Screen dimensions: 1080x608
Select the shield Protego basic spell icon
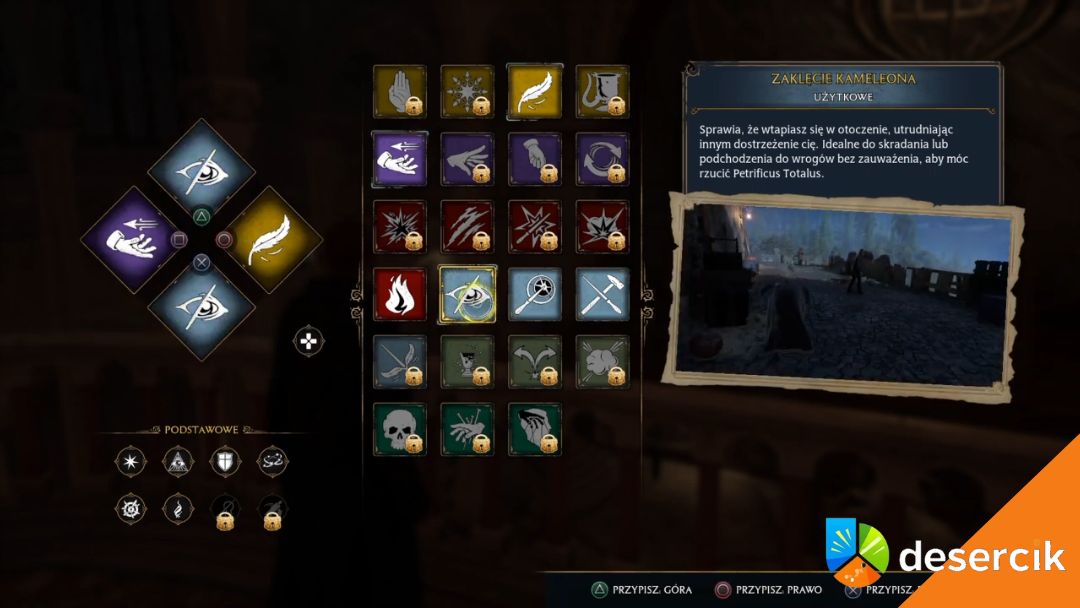[x=225, y=461]
